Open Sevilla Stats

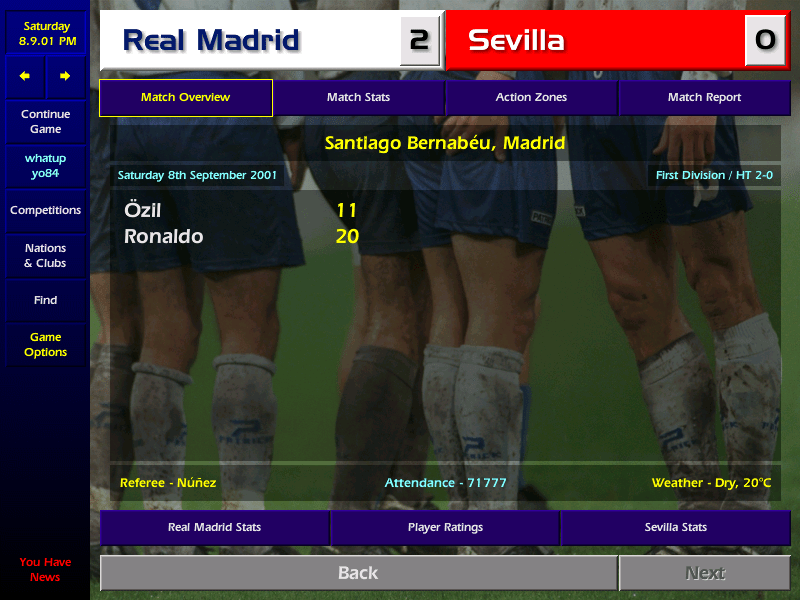click(675, 527)
